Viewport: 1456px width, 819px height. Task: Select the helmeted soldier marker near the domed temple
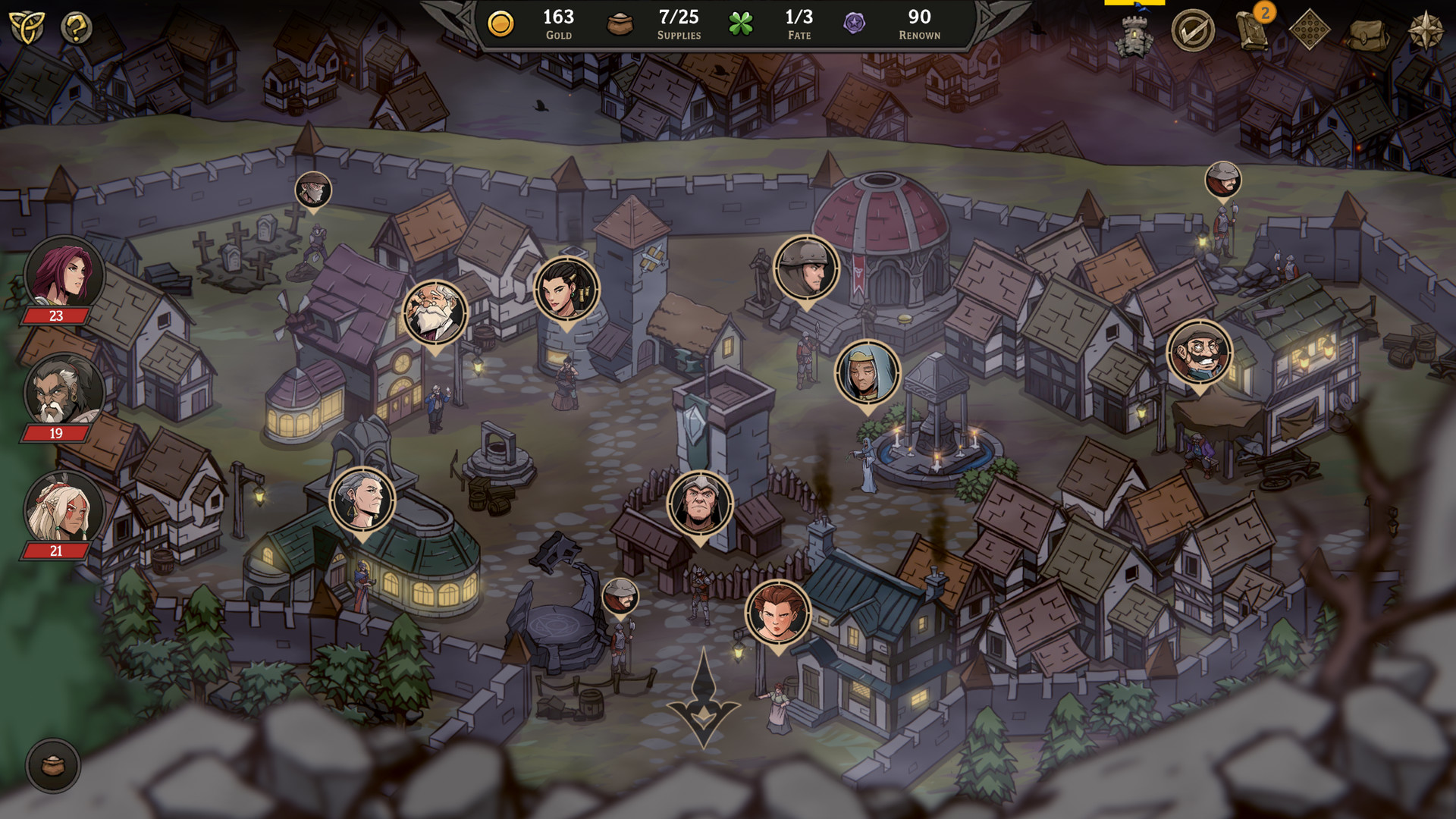806,269
